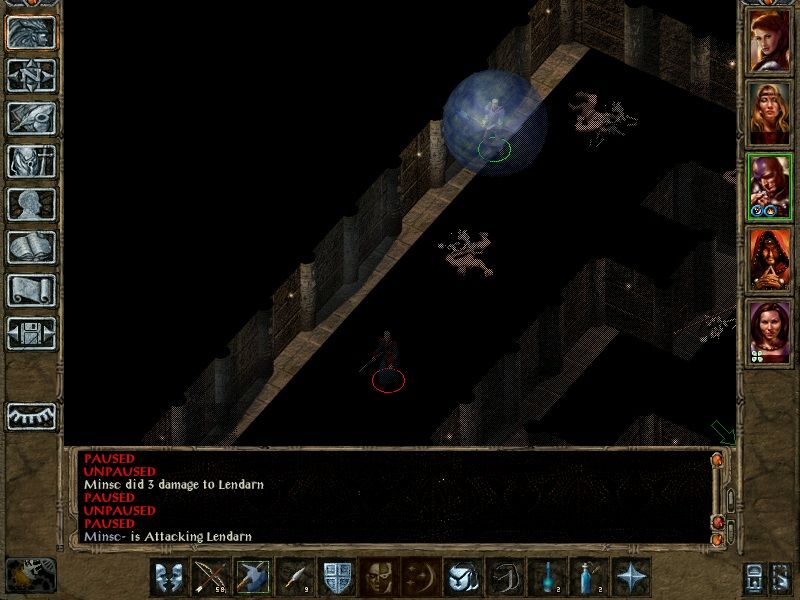The width and height of the screenshot is (800, 600).
Task: Select the green-highlighted purple warrior portrait
Action: click(x=769, y=186)
